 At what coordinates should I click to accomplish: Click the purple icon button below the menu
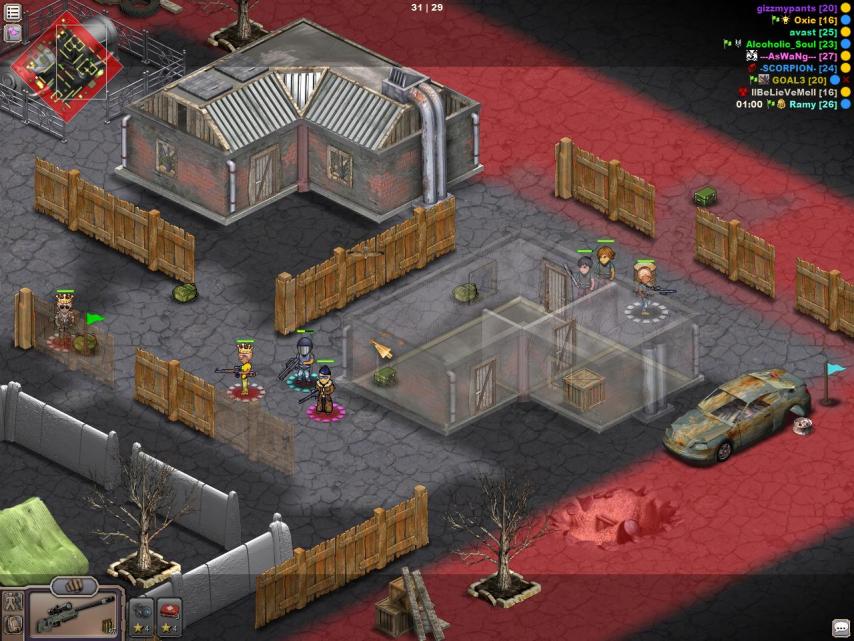click(13, 32)
